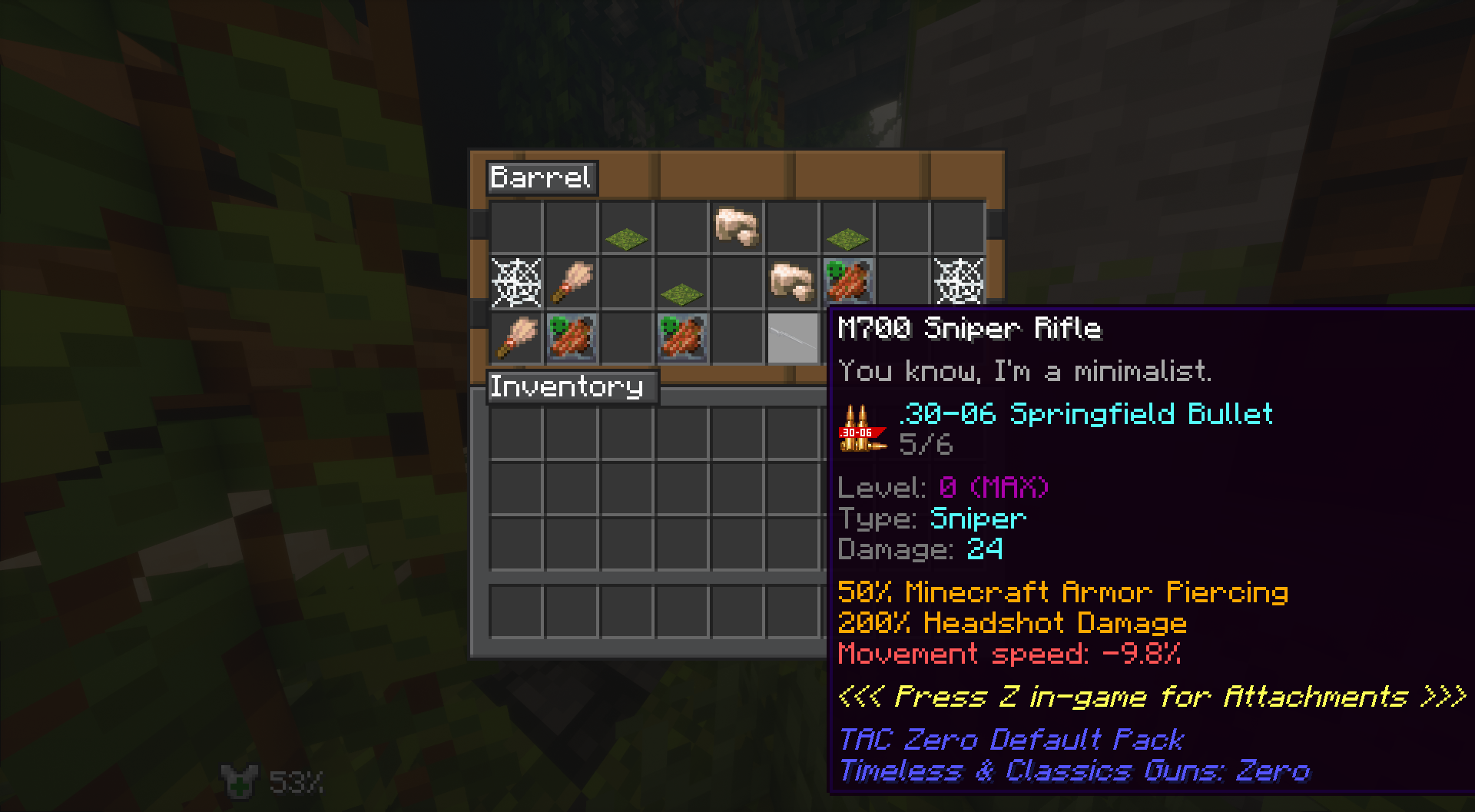Click the brush item in the middle row
Image resolution: width=1475 pixels, height=812 pixels.
pyautogui.click(x=572, y=280)
